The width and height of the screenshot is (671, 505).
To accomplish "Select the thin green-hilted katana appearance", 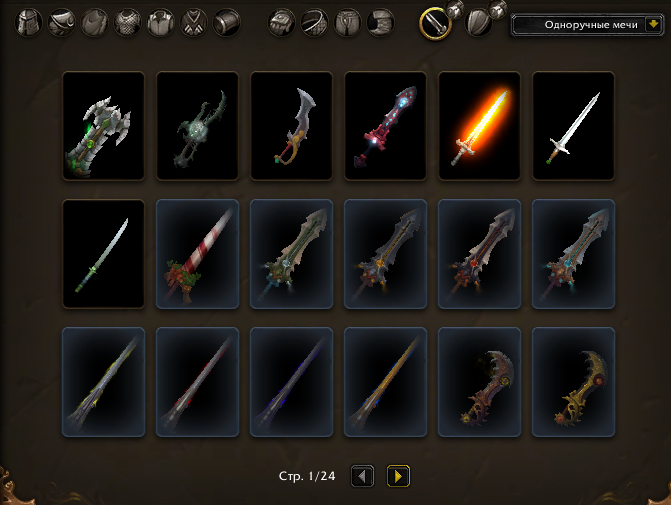I will pyautogui.click(x=104, y=254).
